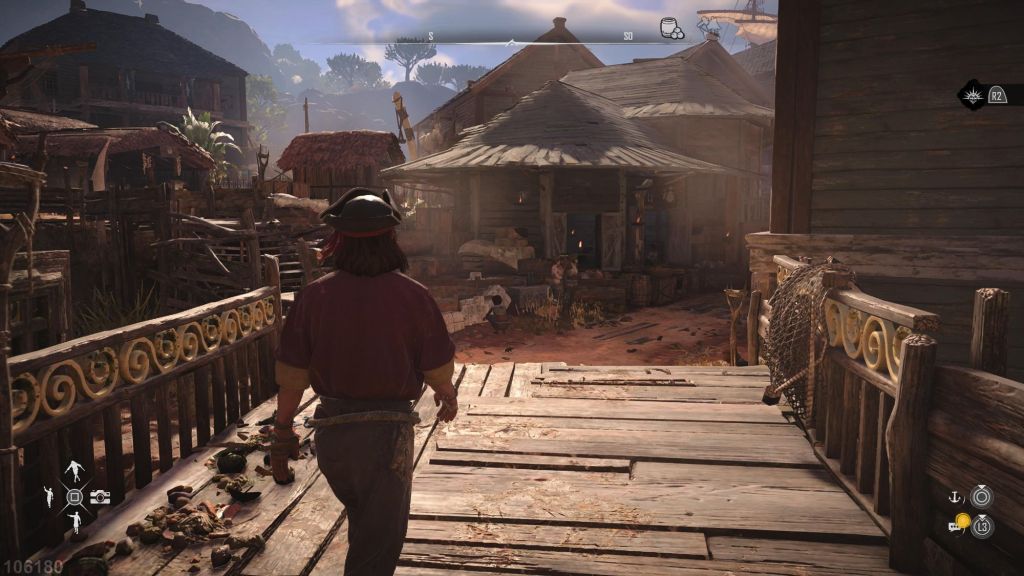1024x576 pixels.
Task: Click the cargo marker on the compass
Action: [x=672, y=29]
